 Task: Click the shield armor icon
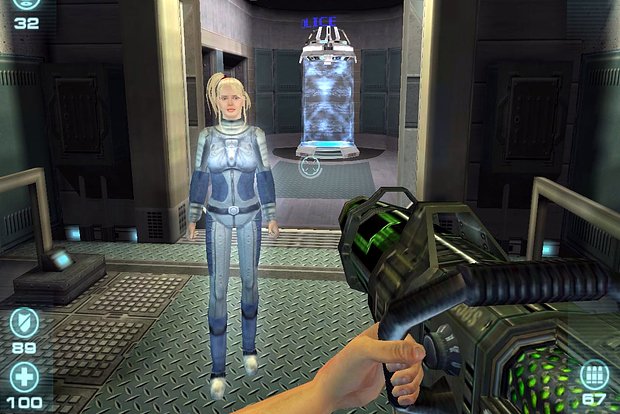click(x=24, y=322)
